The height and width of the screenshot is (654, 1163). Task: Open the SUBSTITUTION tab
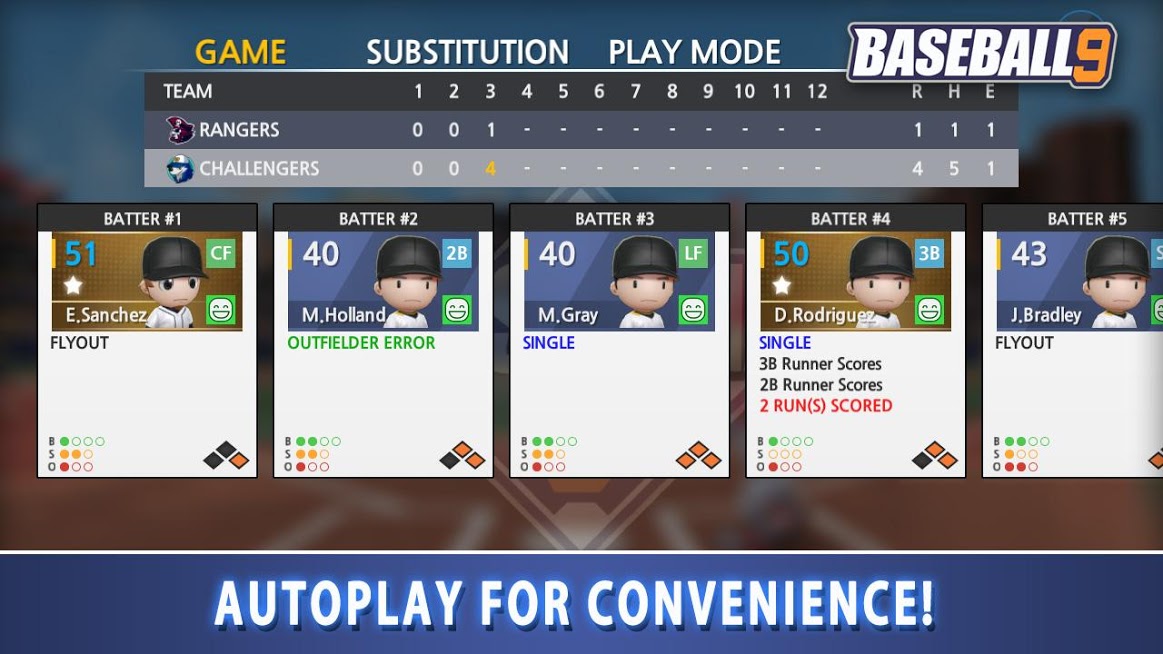(467, 52)
